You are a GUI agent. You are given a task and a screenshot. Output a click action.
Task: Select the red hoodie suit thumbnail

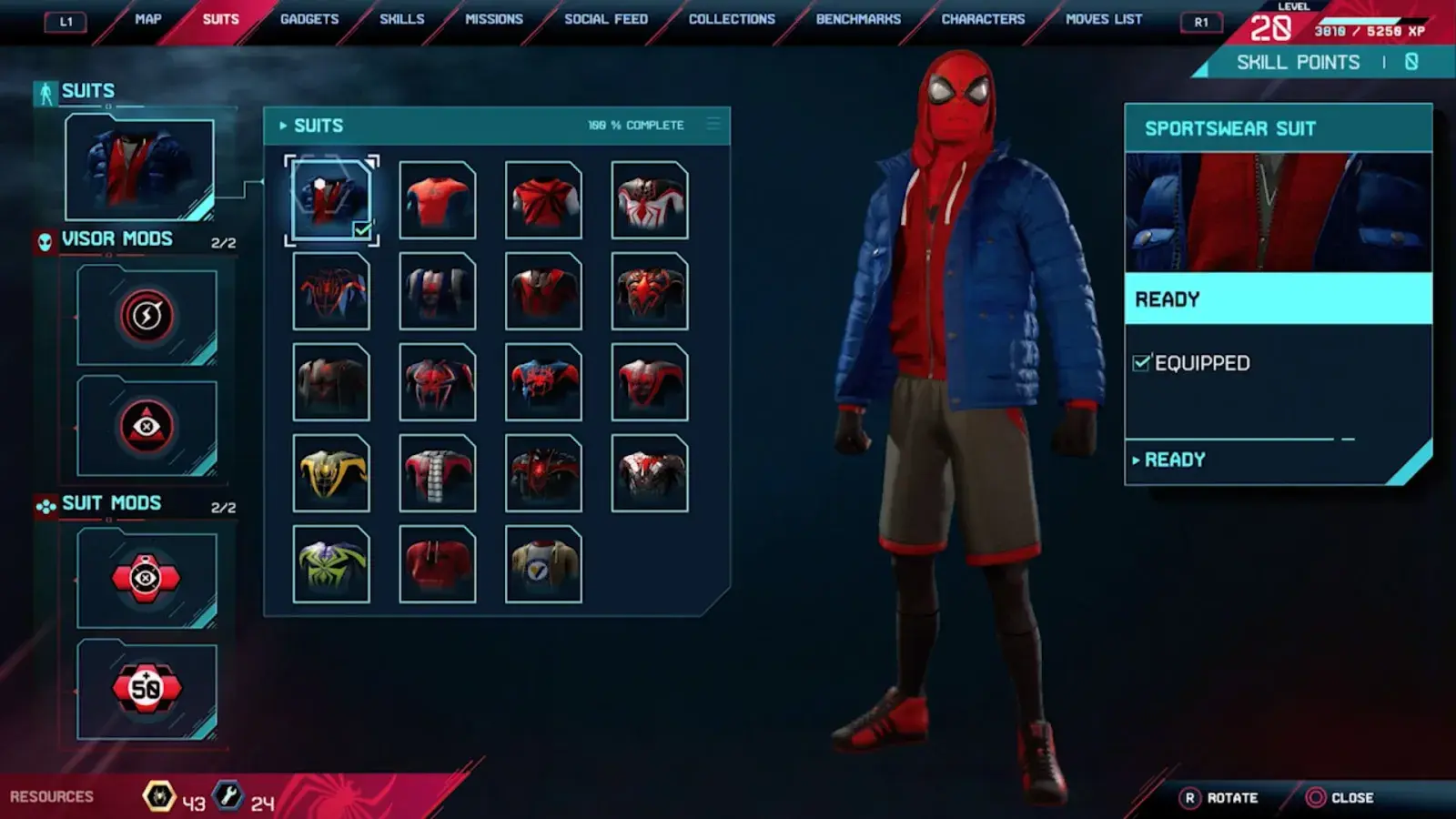[x=438, y=564]
